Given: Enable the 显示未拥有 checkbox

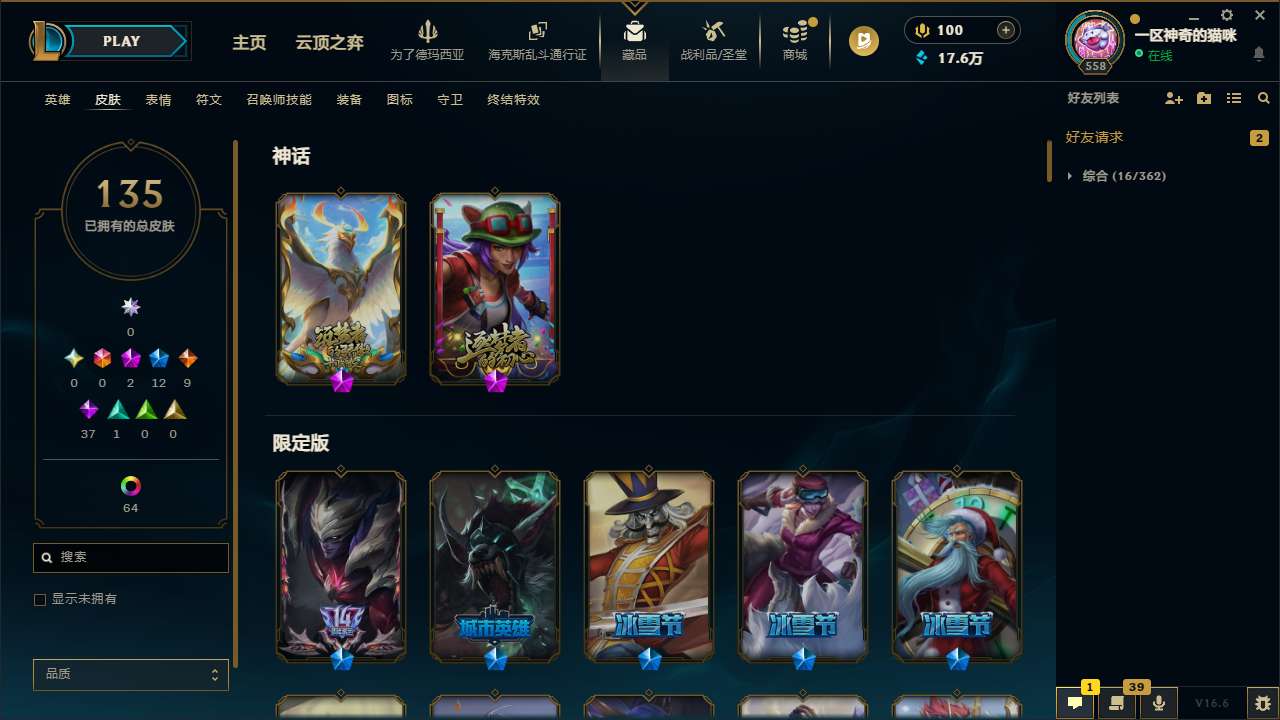Looking at the screenshot, I should point(40,599).
